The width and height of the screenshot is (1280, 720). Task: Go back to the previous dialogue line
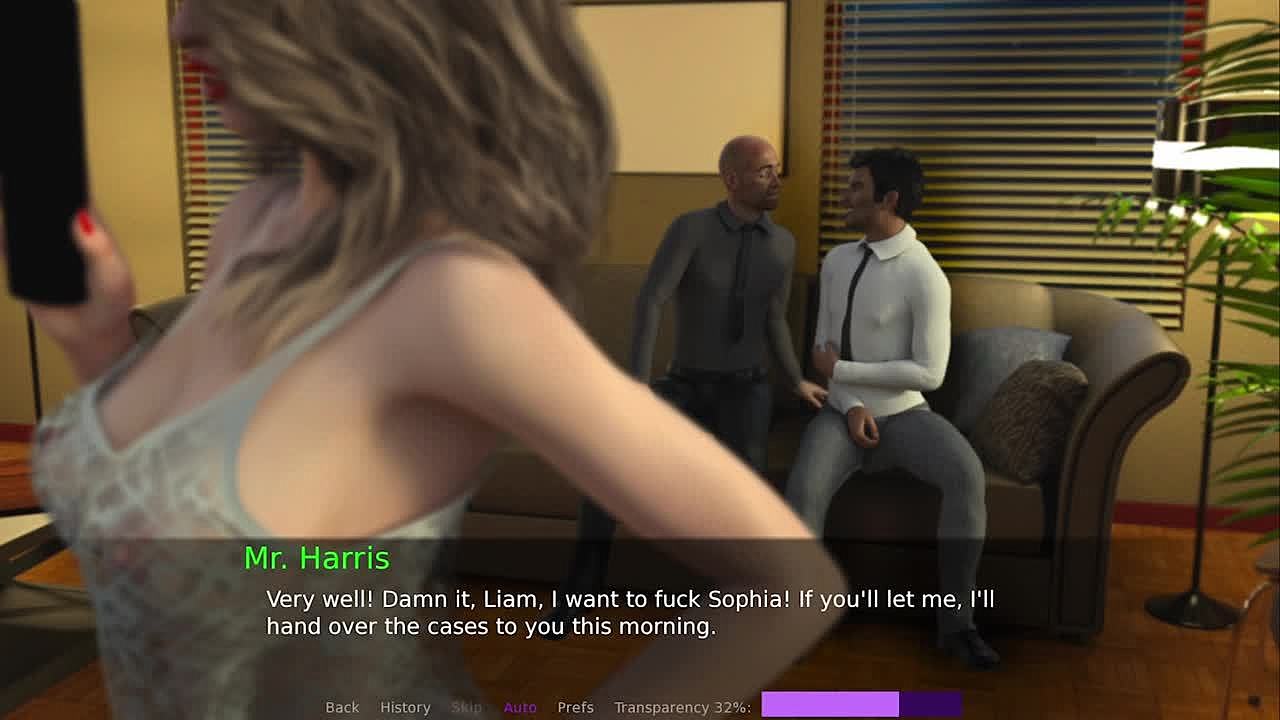pos(342,707)
